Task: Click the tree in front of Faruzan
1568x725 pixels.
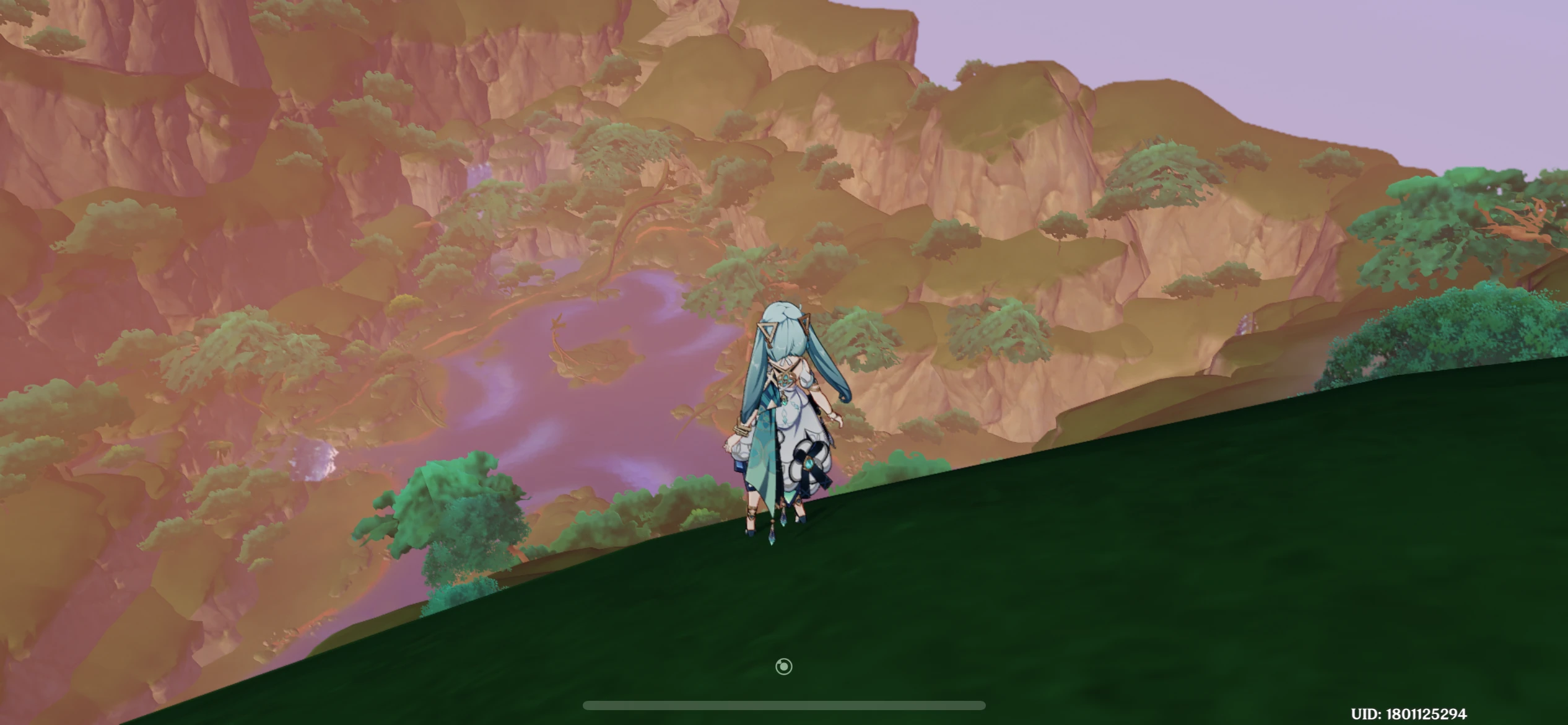Action: point(458,502)
